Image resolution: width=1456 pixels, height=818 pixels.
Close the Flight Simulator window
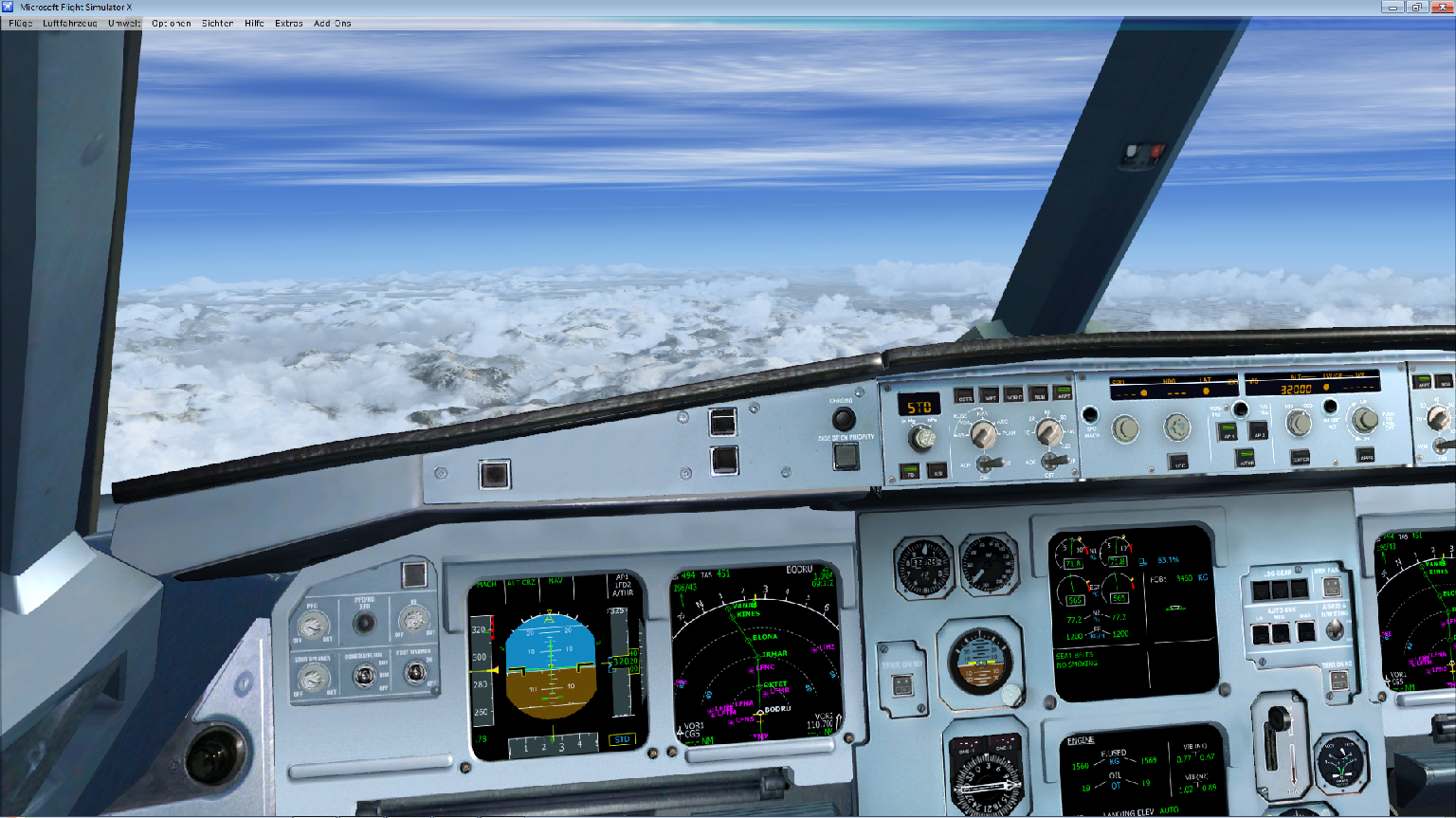click(x=1441, y=8)
